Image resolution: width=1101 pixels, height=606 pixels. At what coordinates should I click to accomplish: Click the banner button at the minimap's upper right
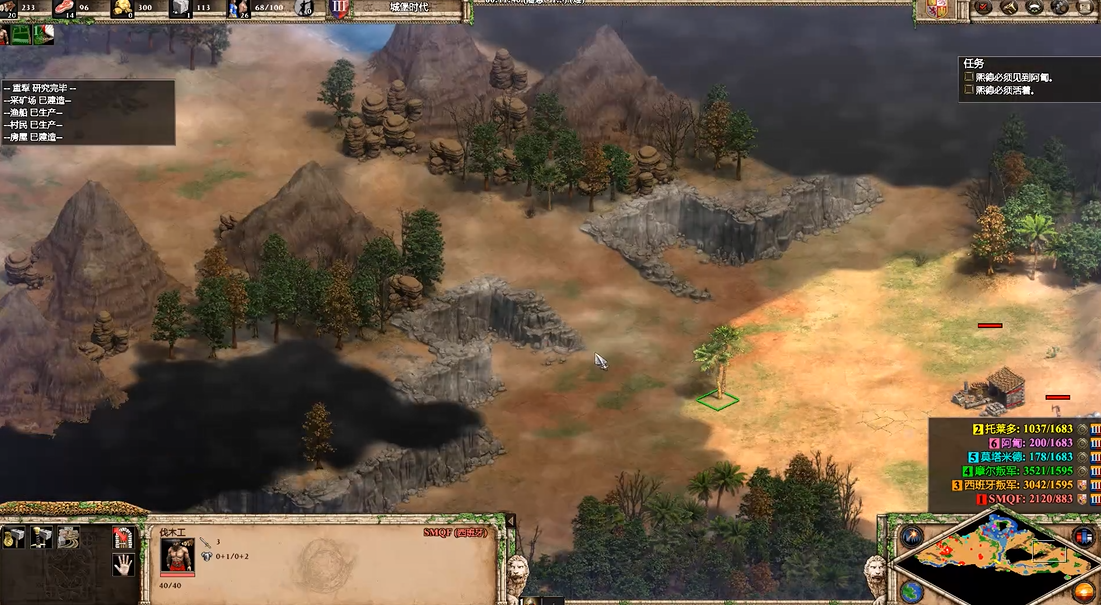pyautogui.click(x=1083, y=536)
